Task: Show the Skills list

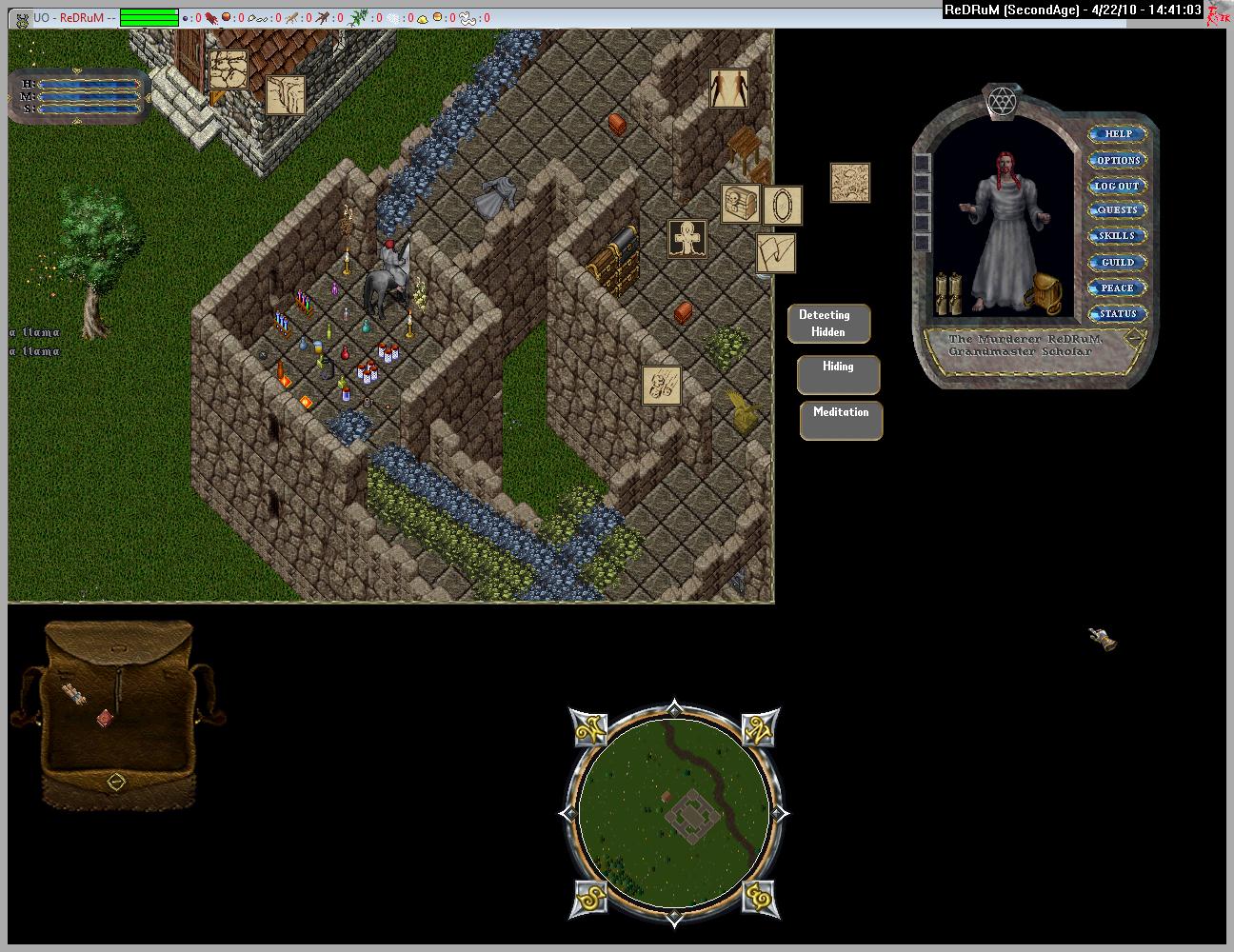Action: click(x=1117, y=236)
